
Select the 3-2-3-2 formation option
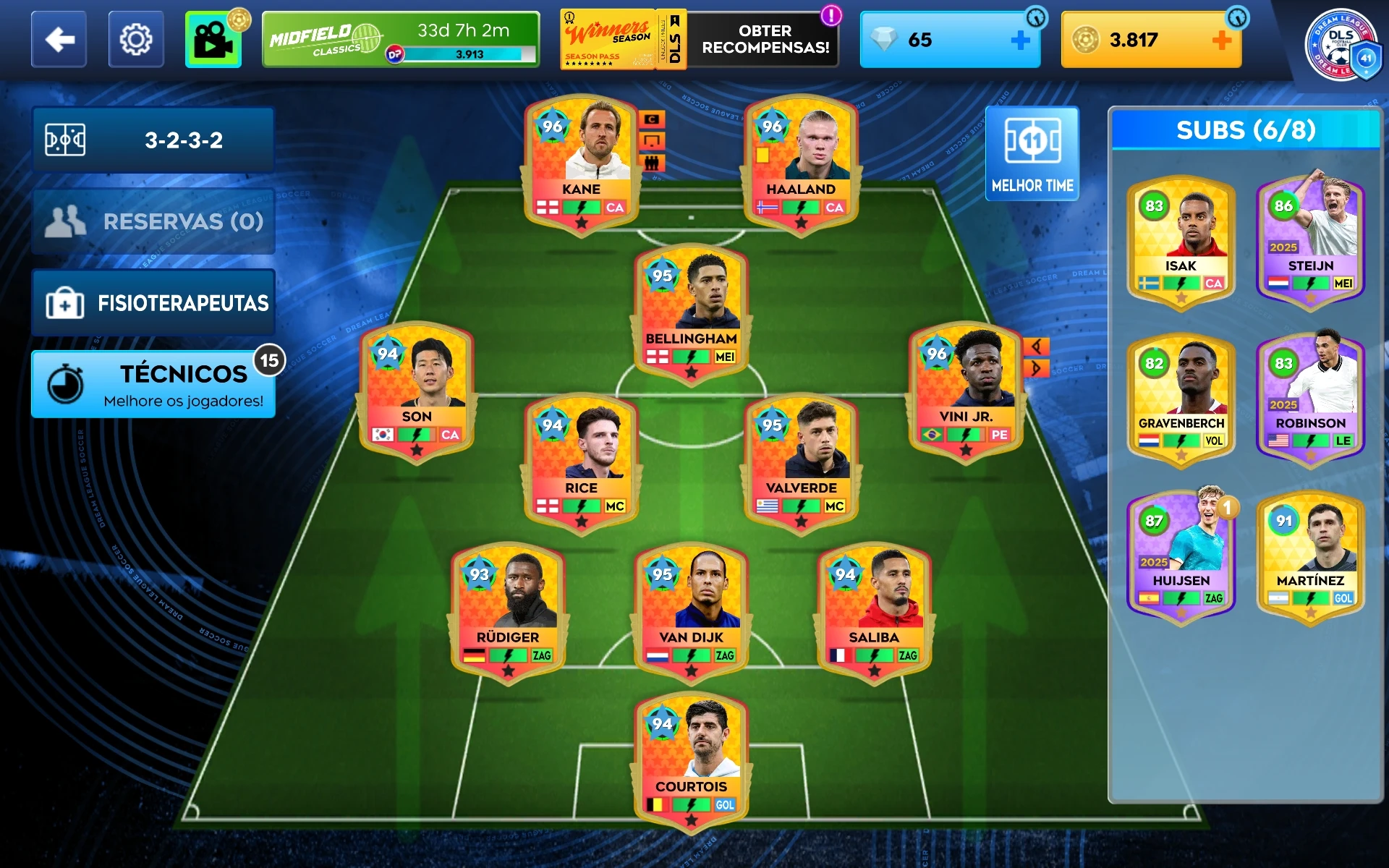pyautogui.click(x=153, y=140)
